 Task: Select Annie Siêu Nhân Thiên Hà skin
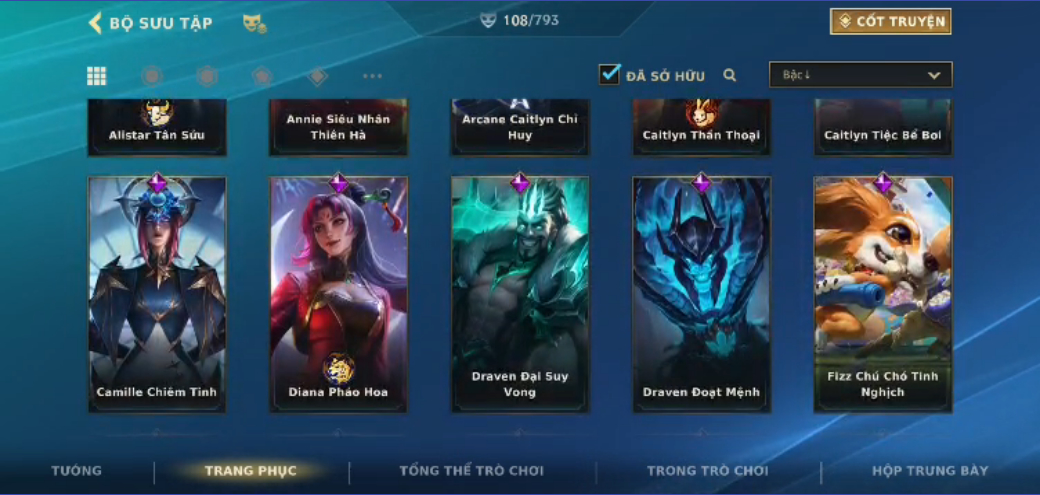(338, 128)
